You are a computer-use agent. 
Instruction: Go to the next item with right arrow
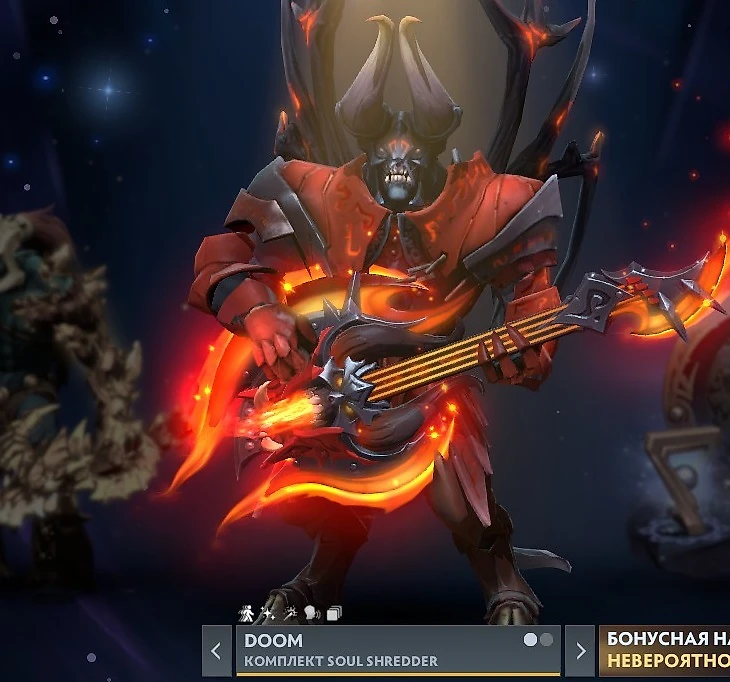tap(580, 651)
